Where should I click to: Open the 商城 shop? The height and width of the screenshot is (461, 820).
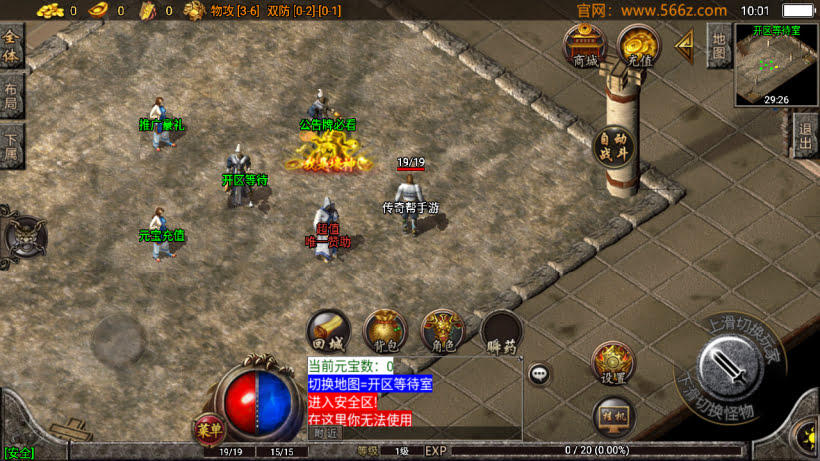pos(585,45)
